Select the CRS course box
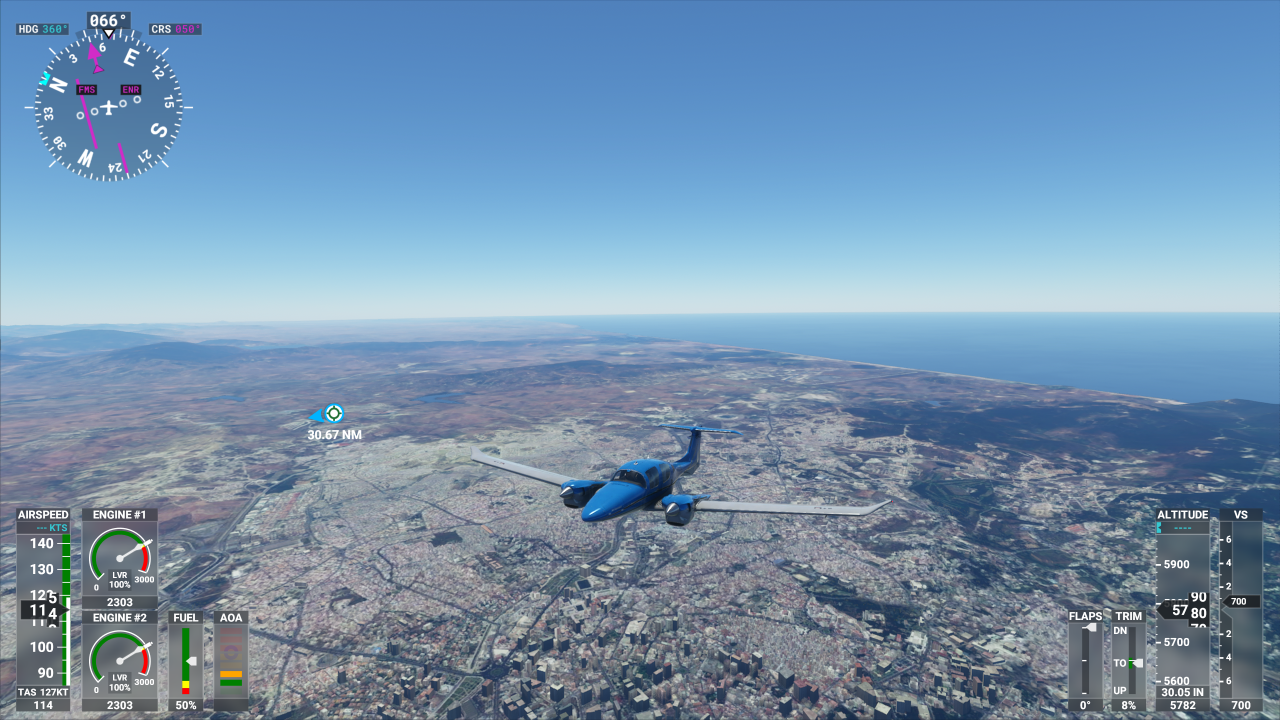 coord(175,29)
